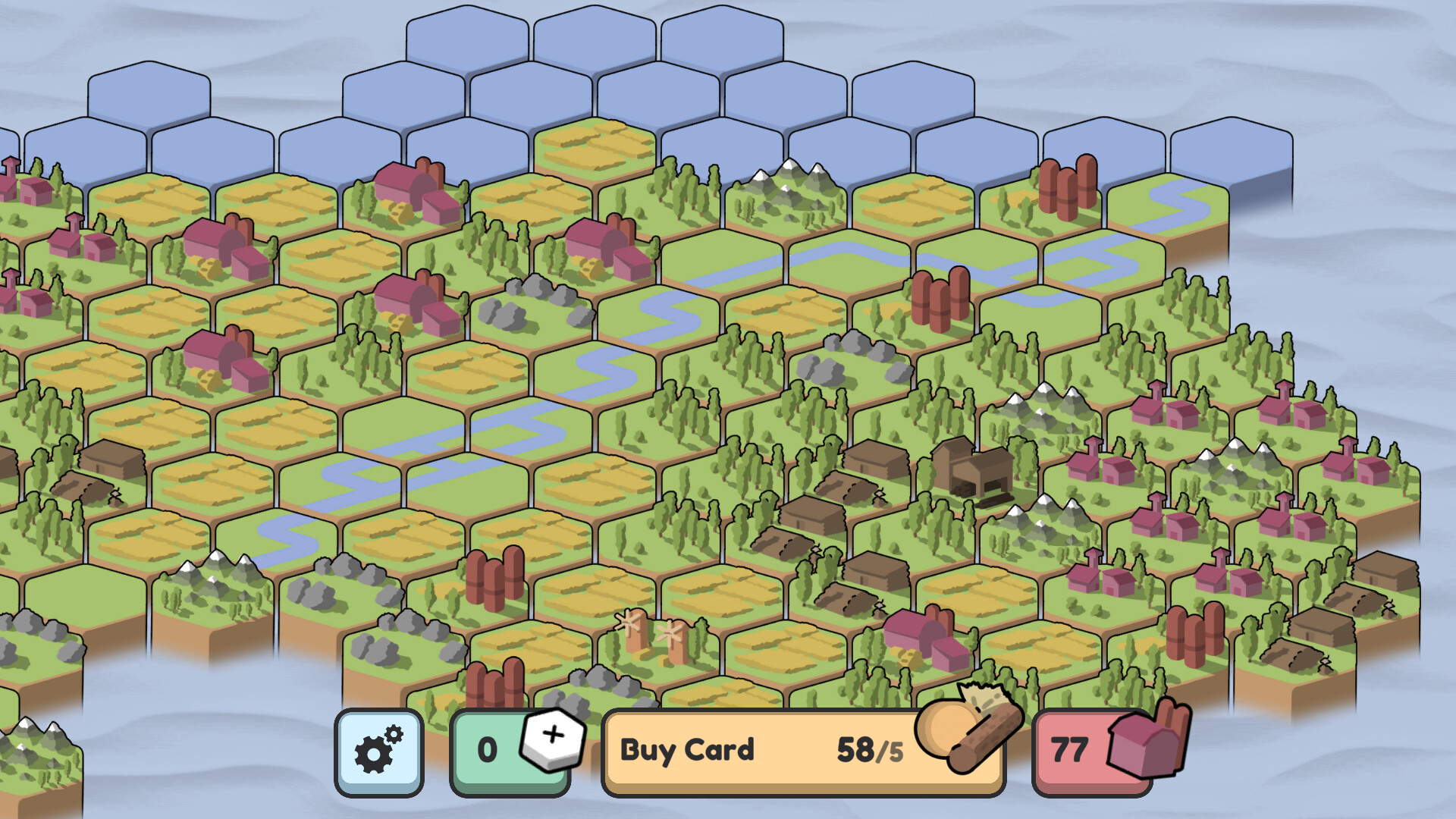Click the Buy Card text label
This screenshot has width=1456, height=819.
pos(686,749)
